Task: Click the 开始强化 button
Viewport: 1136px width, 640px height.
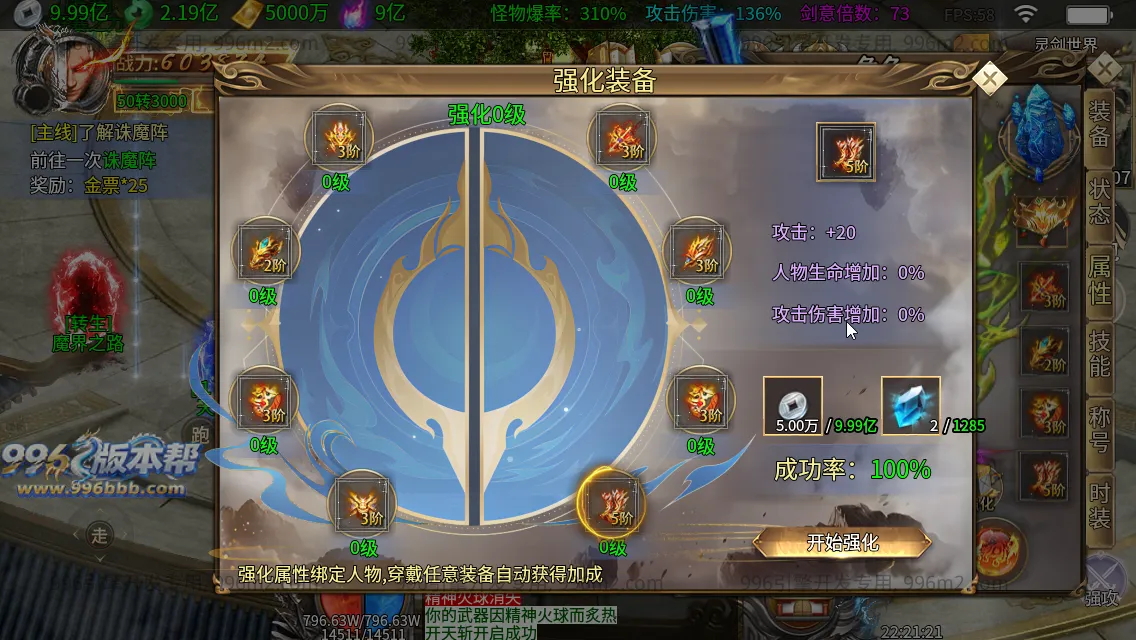Action: pyautogui.click(x=842, y=543)
